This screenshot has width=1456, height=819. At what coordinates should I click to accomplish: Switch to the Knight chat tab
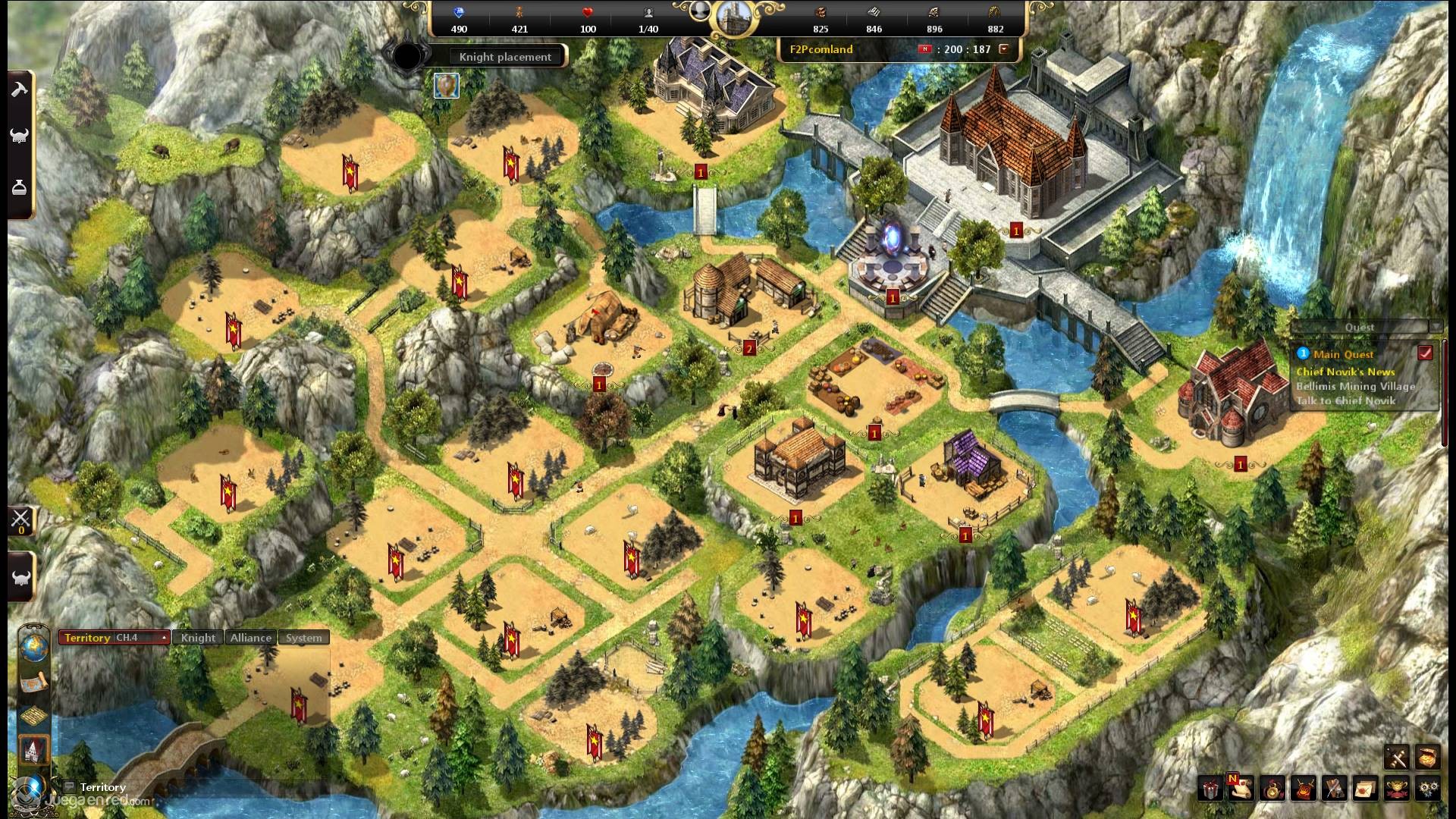198,638
